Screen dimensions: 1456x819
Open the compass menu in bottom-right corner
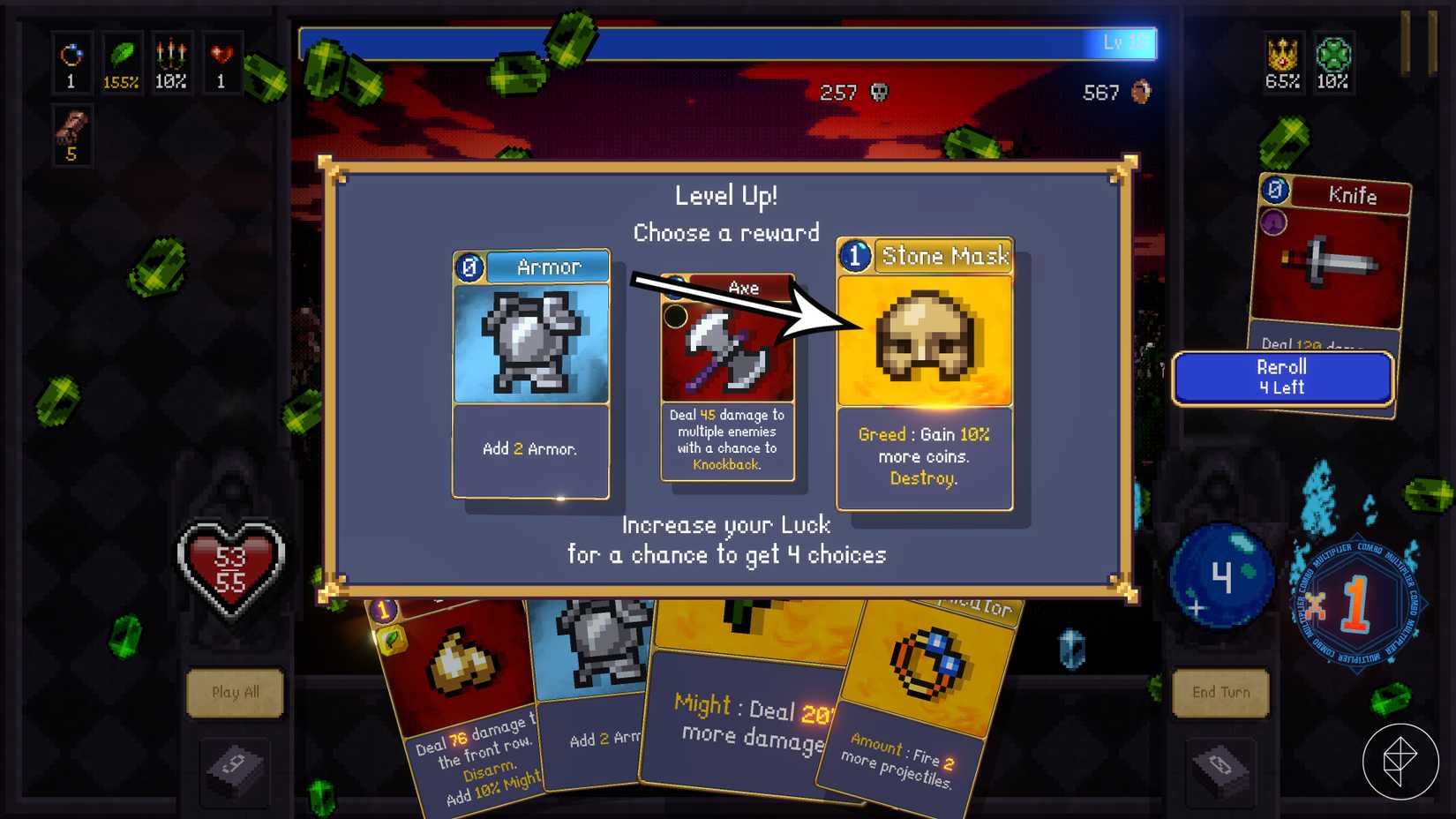pyautogui.click(x=1401, y=760)
